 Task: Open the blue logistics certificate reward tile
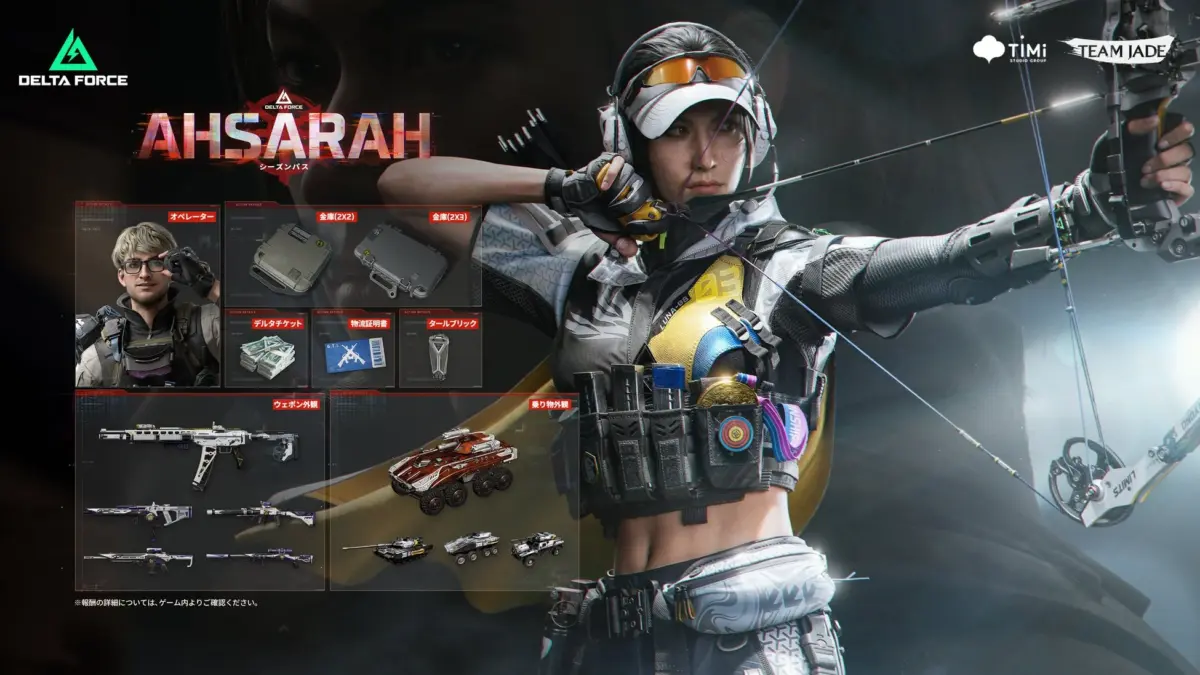[353, 350]
